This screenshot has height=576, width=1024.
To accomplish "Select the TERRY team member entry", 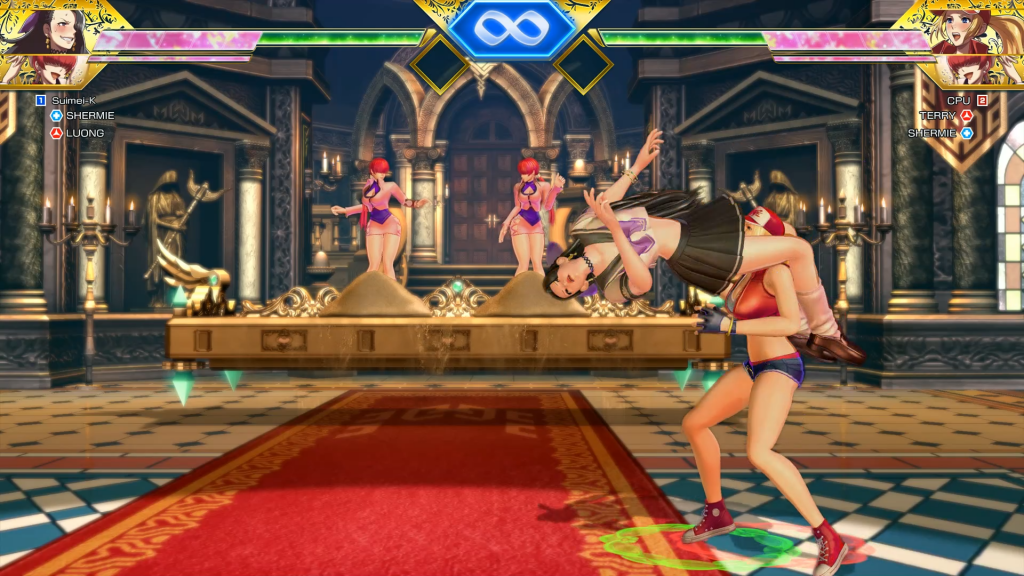I will tap(938, 116).
